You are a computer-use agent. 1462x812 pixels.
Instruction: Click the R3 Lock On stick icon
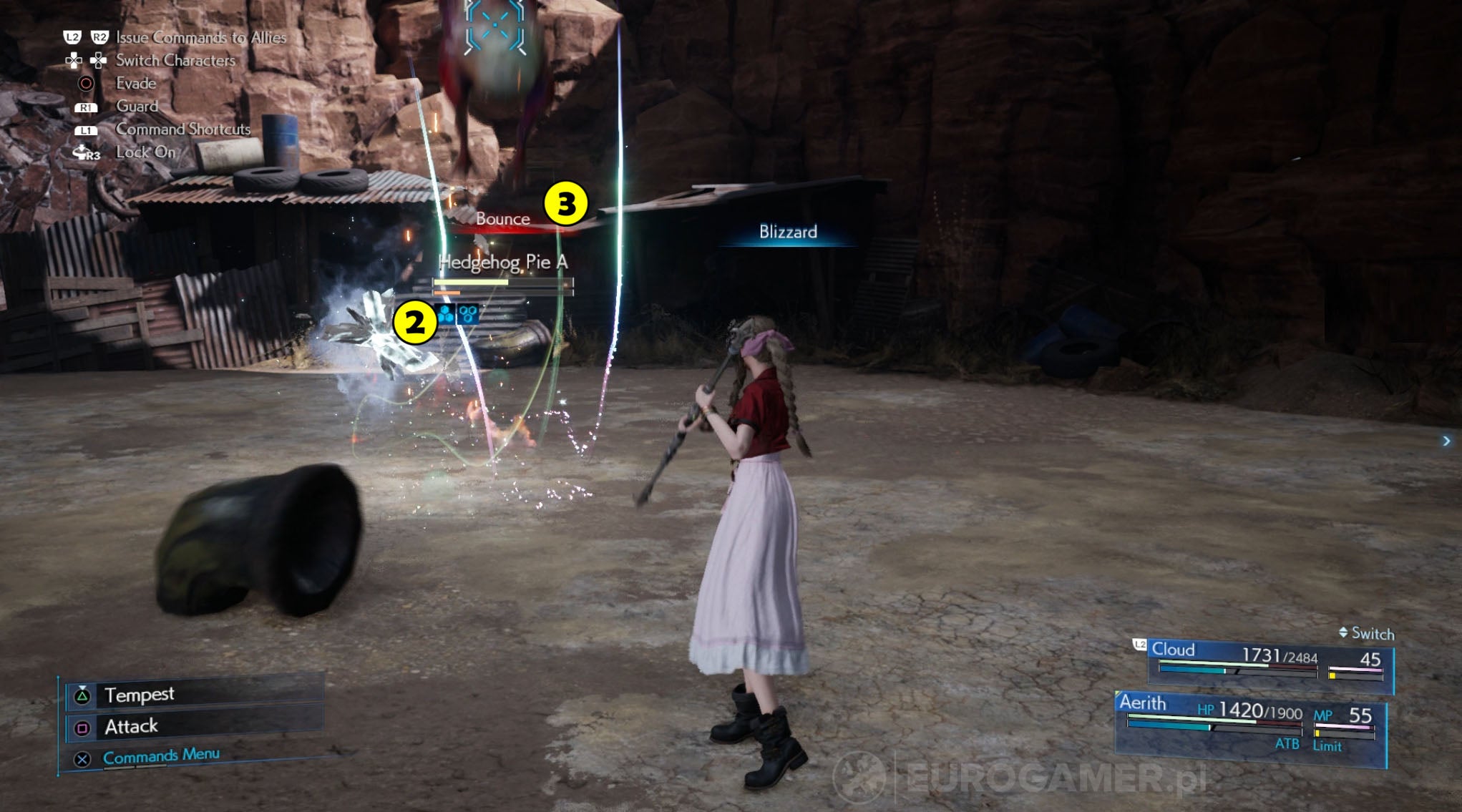(84, 152)
